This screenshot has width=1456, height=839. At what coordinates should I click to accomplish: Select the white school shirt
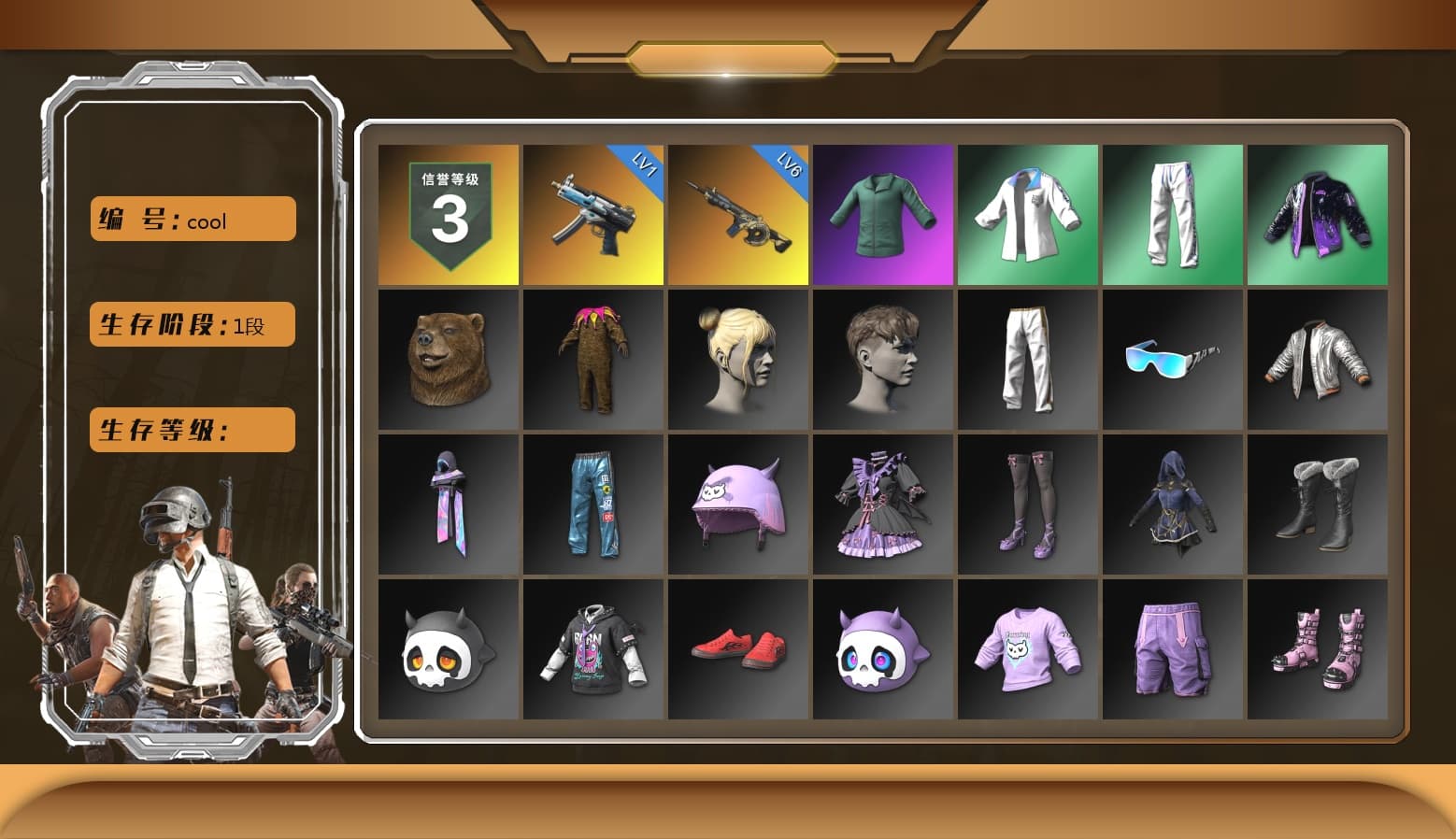click(1028, 213)
